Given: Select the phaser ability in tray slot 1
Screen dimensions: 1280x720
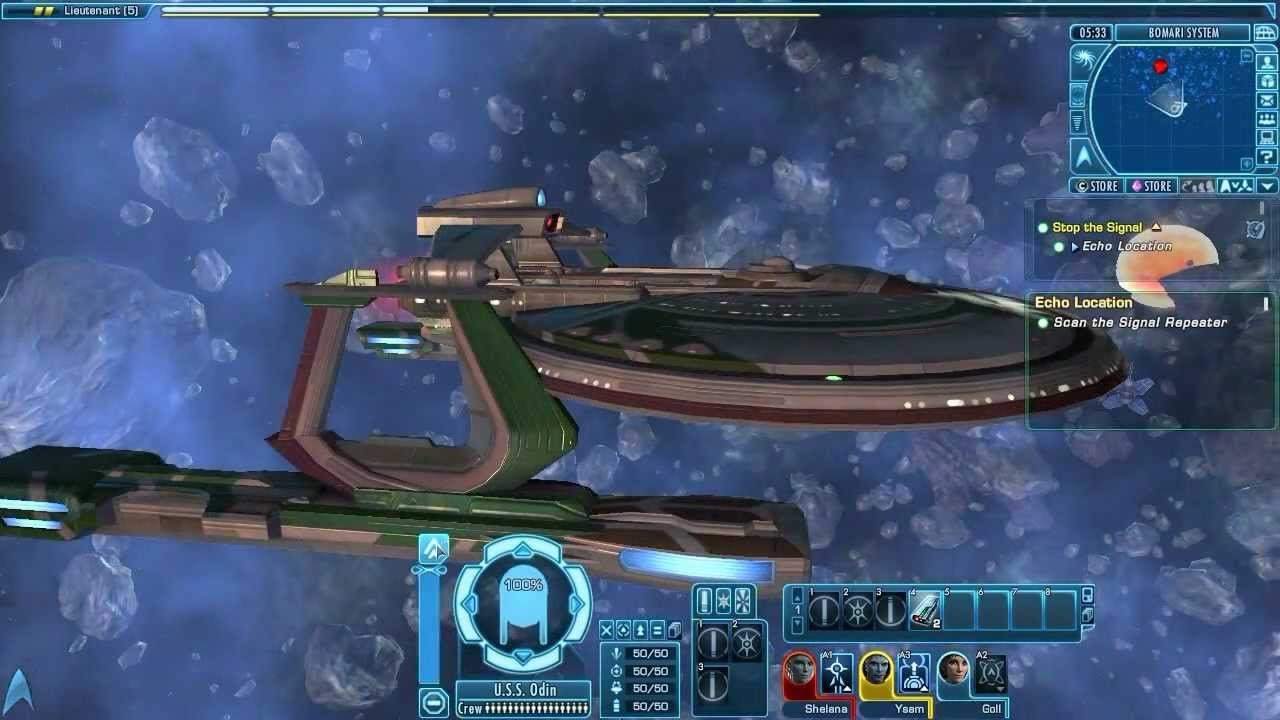Looking at the screenshot, I should pos(824,611).
